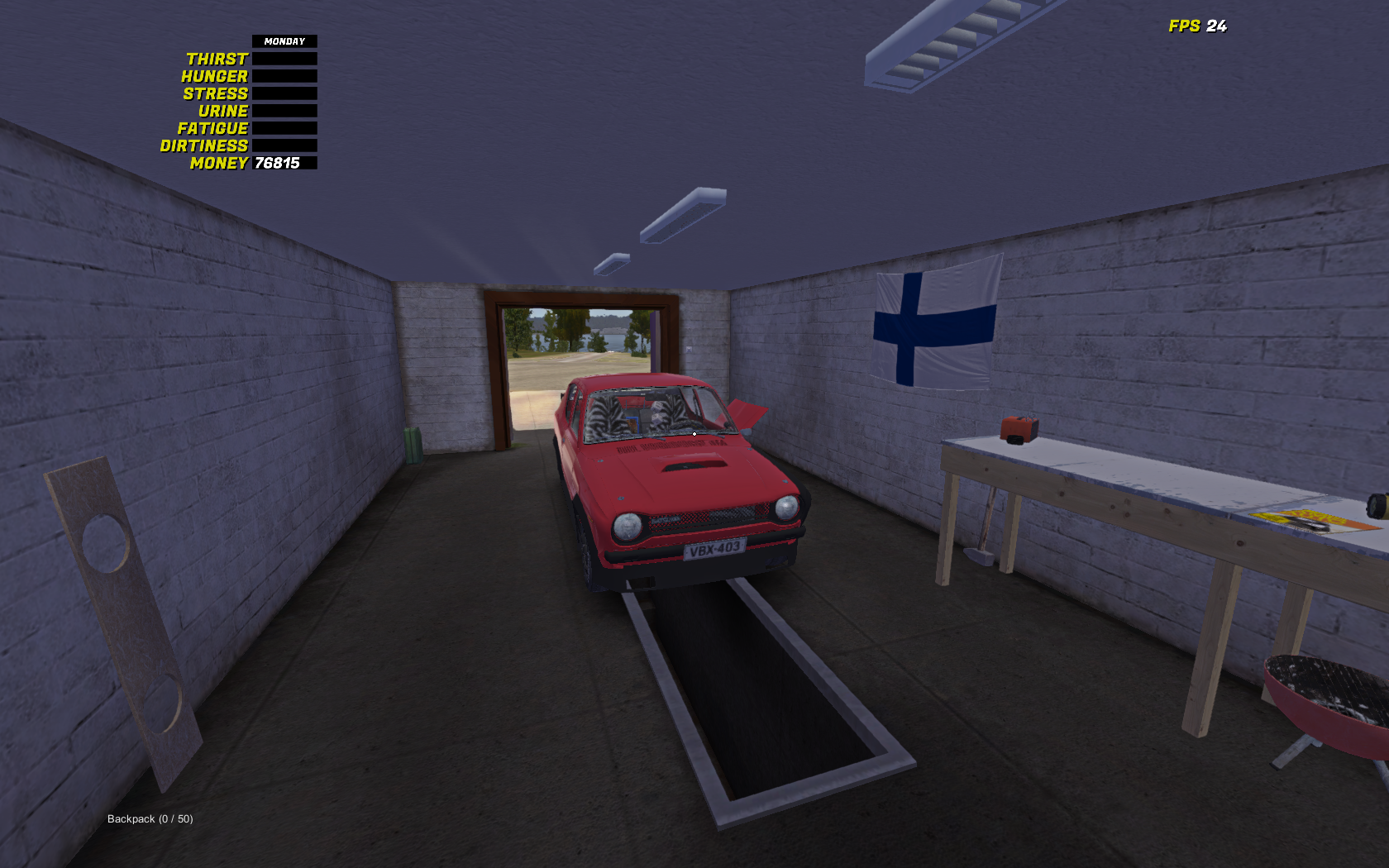Image resolution: width=1389 pixels, height=868 pixels.
Task: Click the Backpack (0 / 50) label
Action: (x=148, y=818)
